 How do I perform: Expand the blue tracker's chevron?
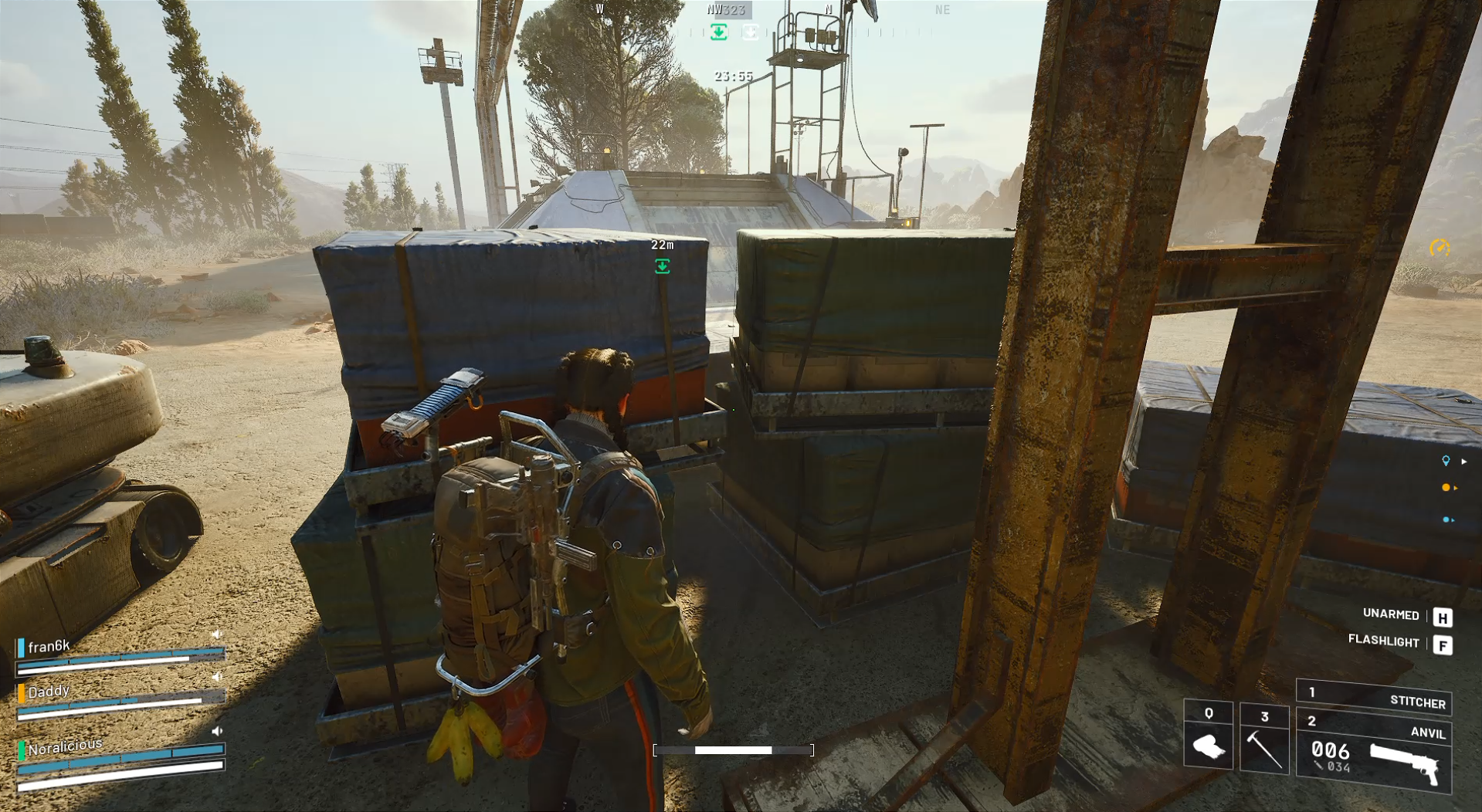point(1453,520)
